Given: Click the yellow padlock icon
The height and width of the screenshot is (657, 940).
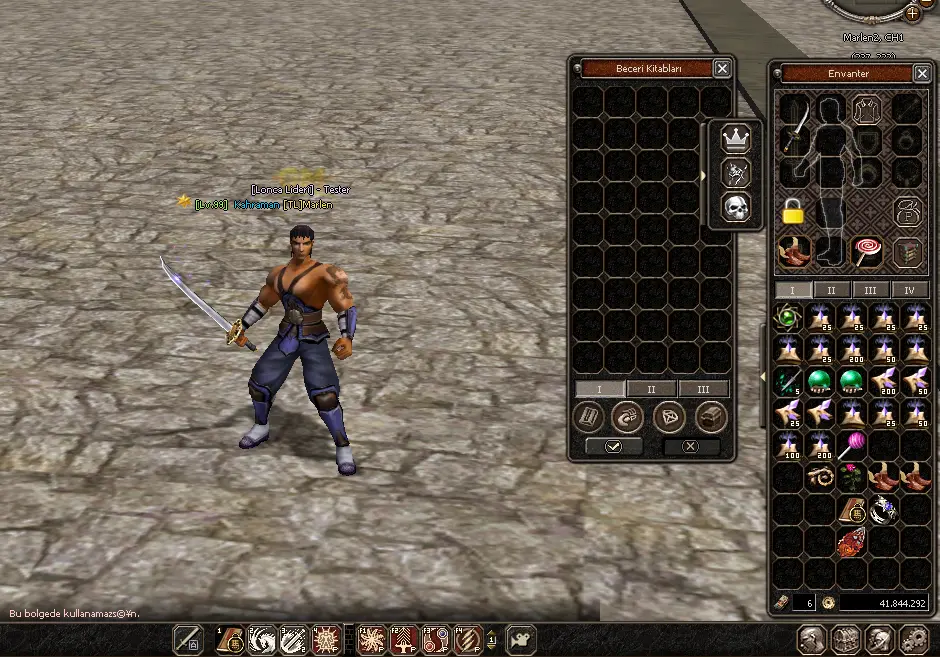Looking at the screenshot, I should pyautogui.click(x=792, y=211).
